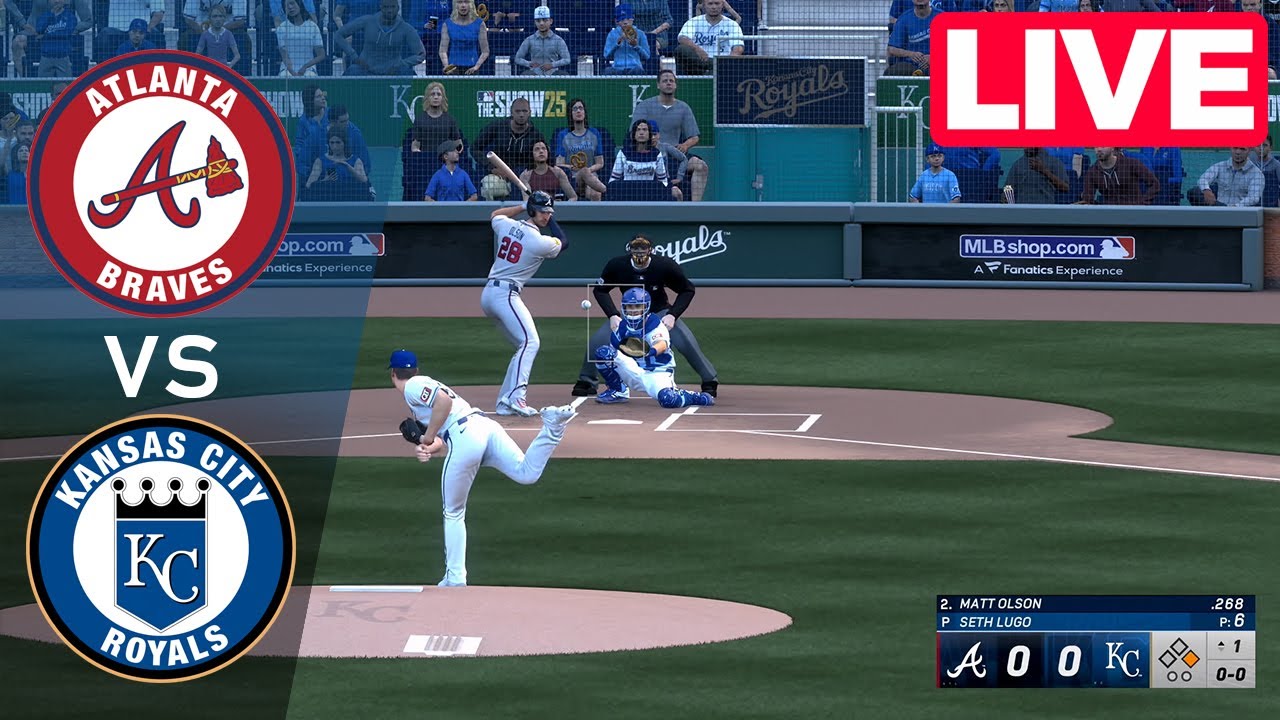Image resolution: width=1280 pixels, height=720 pixels.
Task: Toggle the right out-circle indicator on the scoreboard
Action: click(1186, 676)
